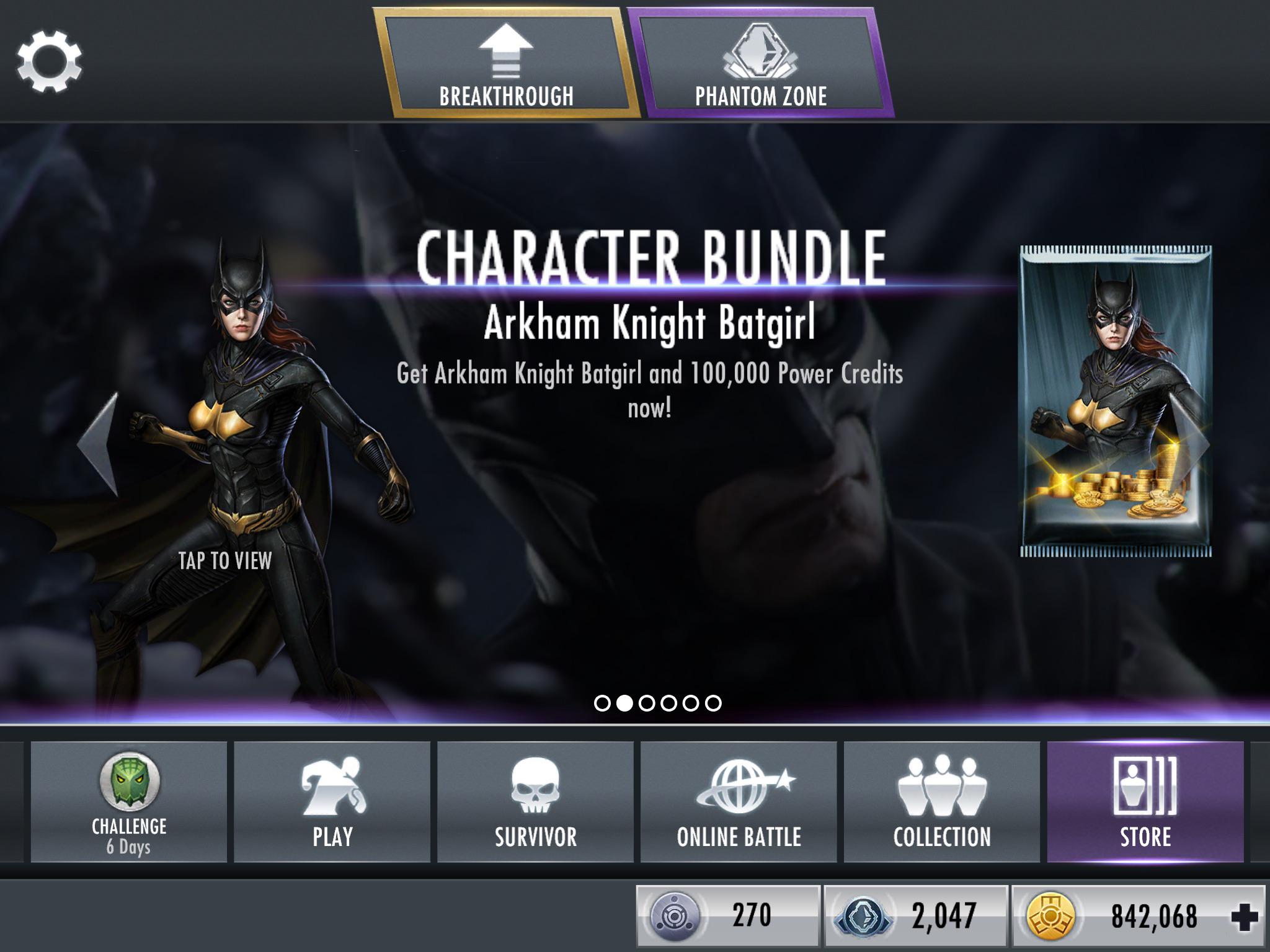This screenshot has height=952, width=1270.
Task: Click the Phantom Zone crystal icon
Action: pyautogui.click(x=762, y=48)
